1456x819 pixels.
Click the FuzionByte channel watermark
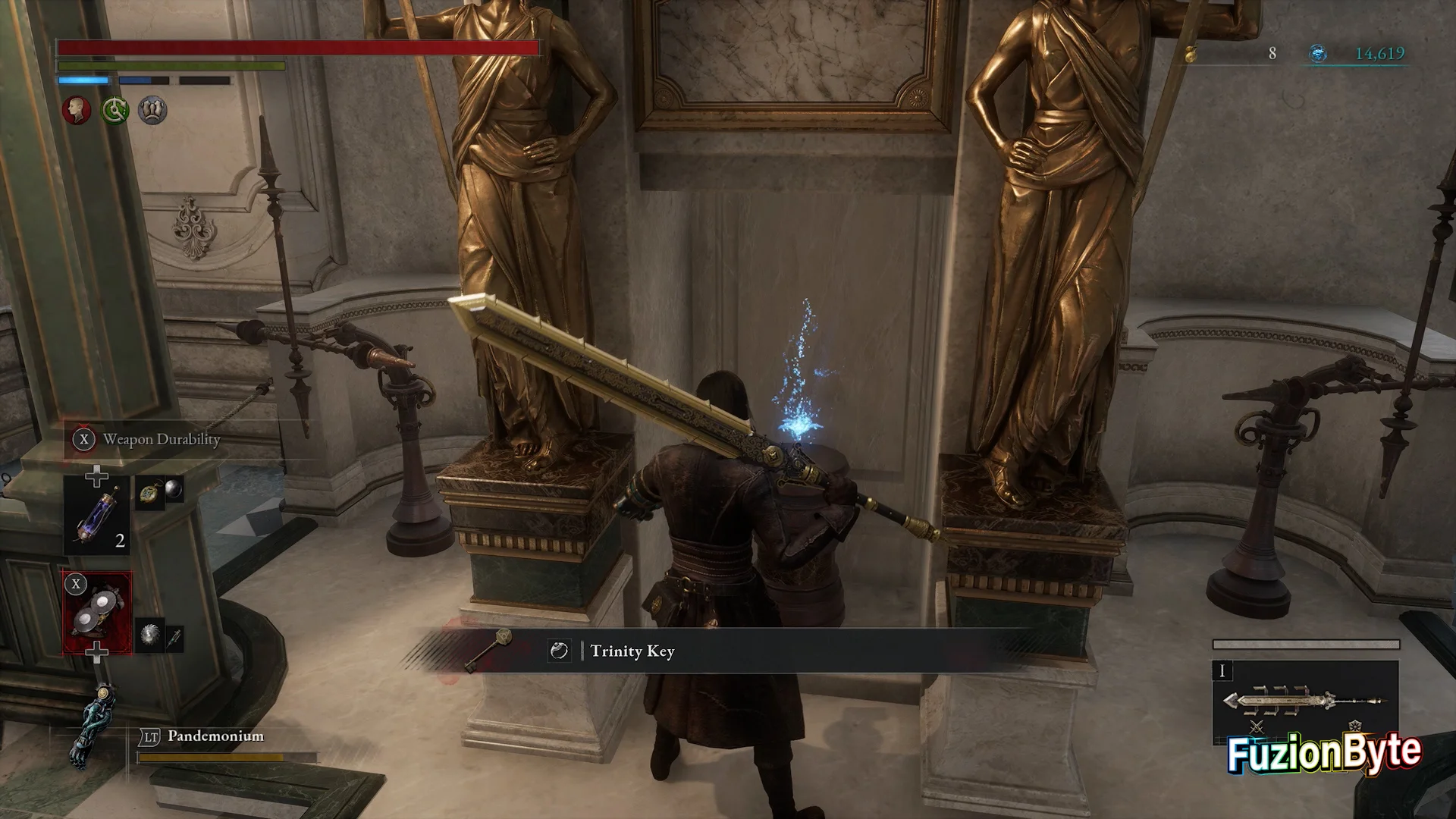pos(1324,753)
